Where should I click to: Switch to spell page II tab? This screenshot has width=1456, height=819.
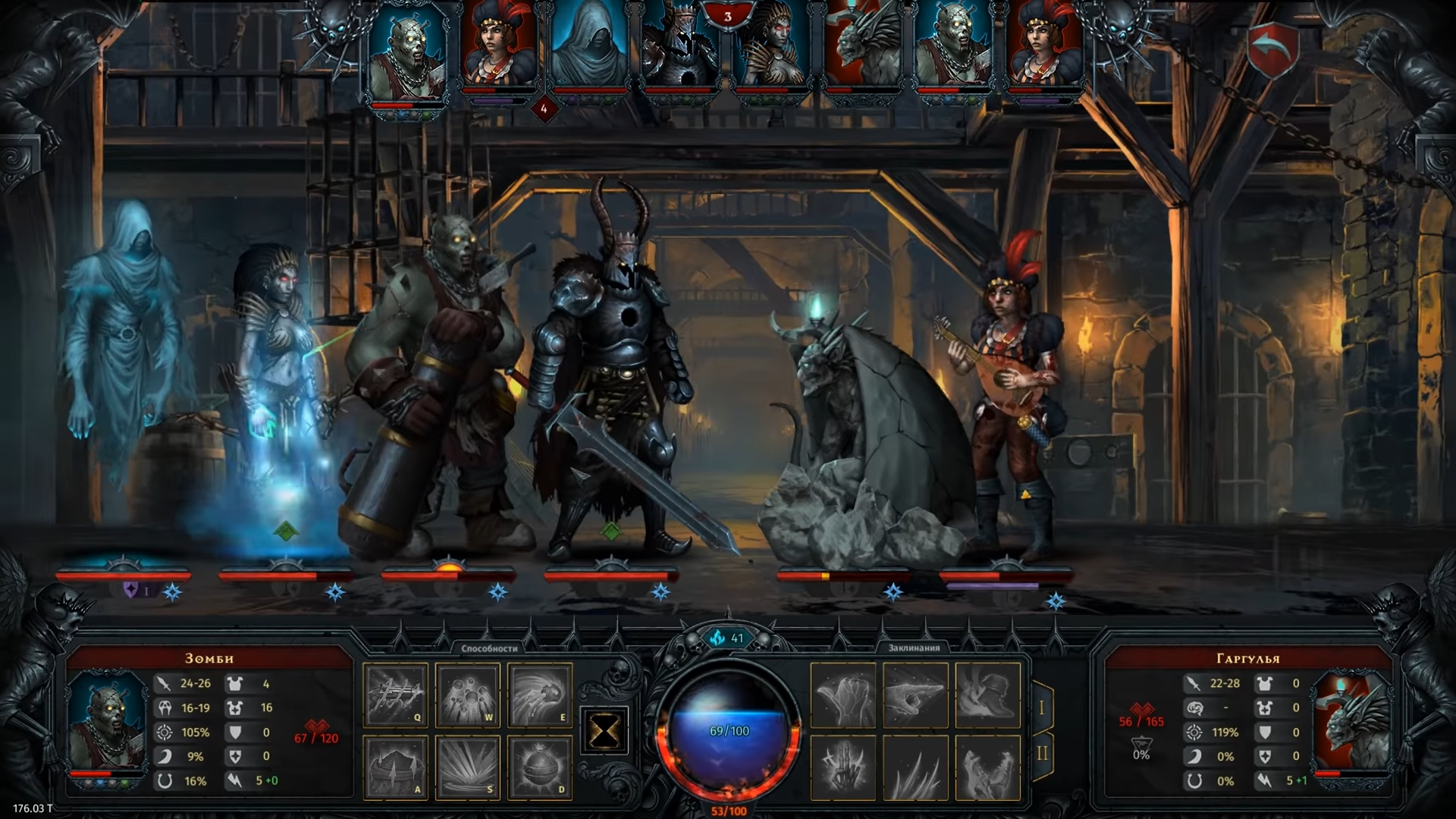1041,753
